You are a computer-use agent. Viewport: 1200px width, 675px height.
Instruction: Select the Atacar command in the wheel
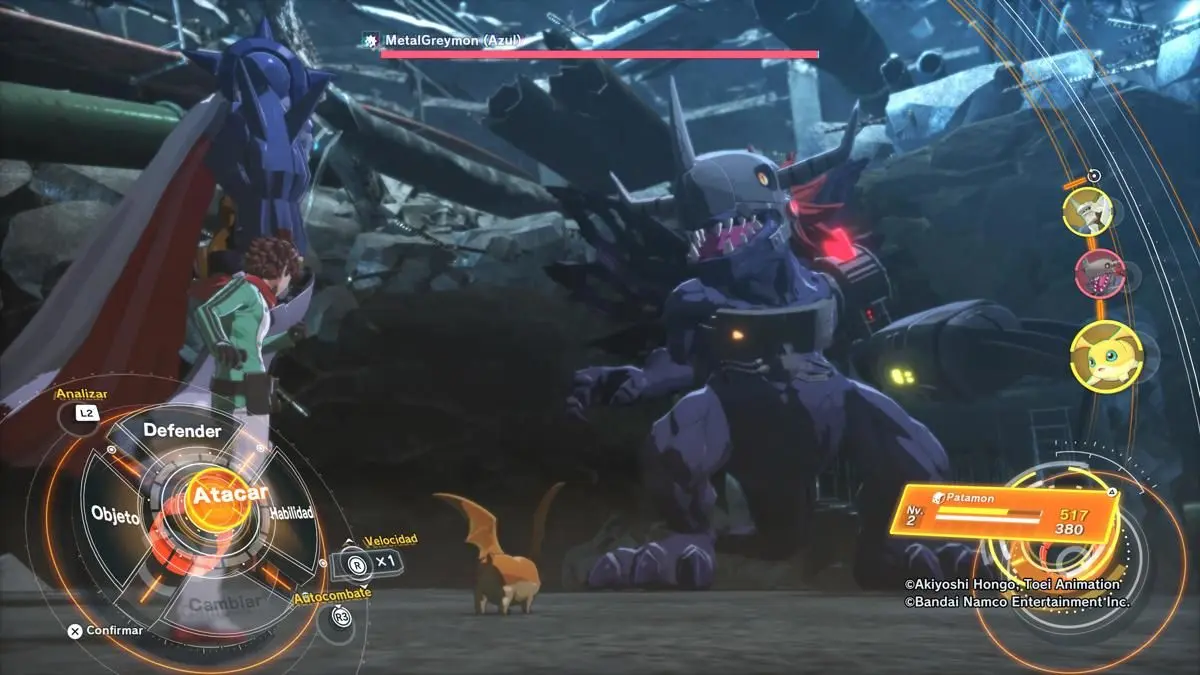[218, 497]
